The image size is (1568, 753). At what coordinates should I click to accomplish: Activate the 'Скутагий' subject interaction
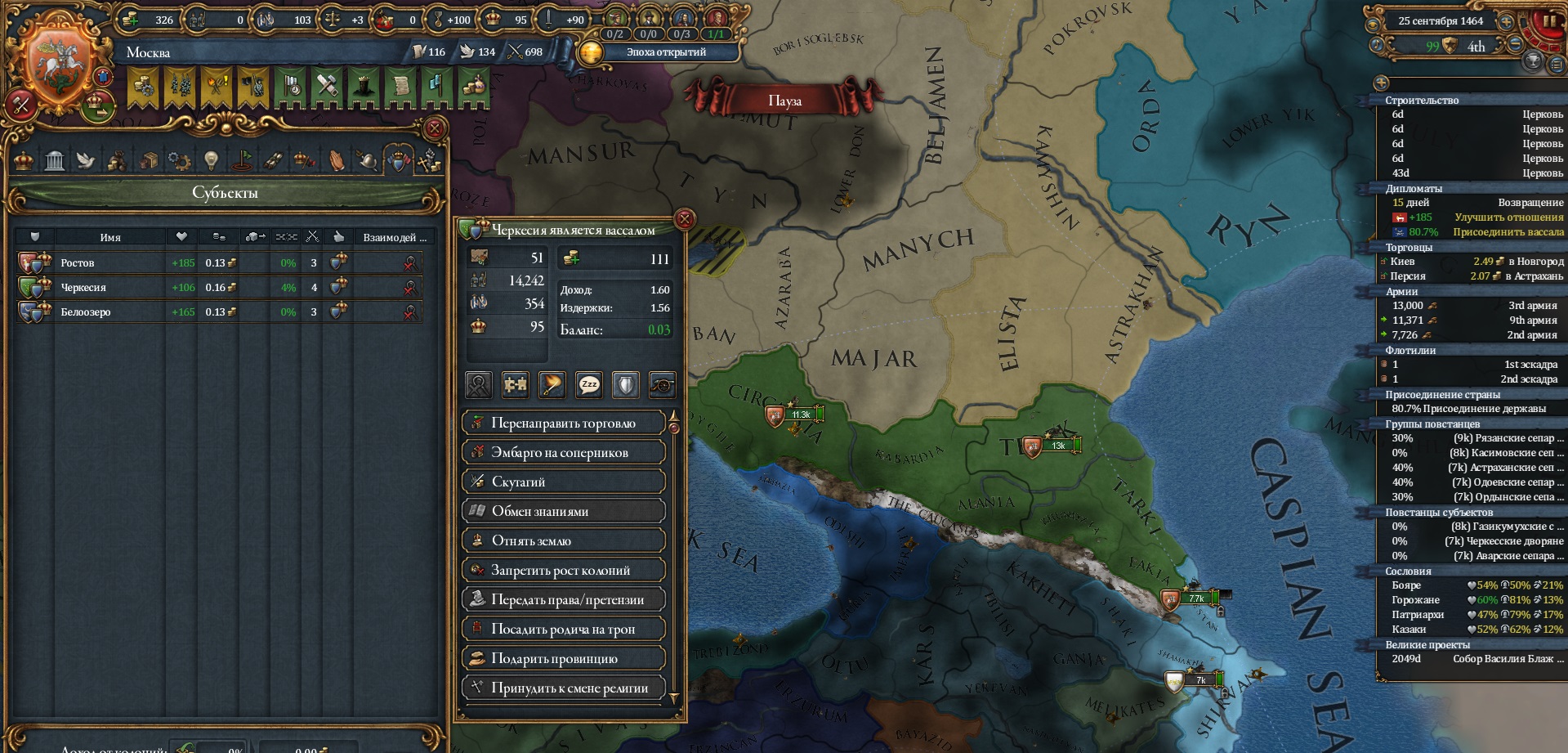(563, 482)
